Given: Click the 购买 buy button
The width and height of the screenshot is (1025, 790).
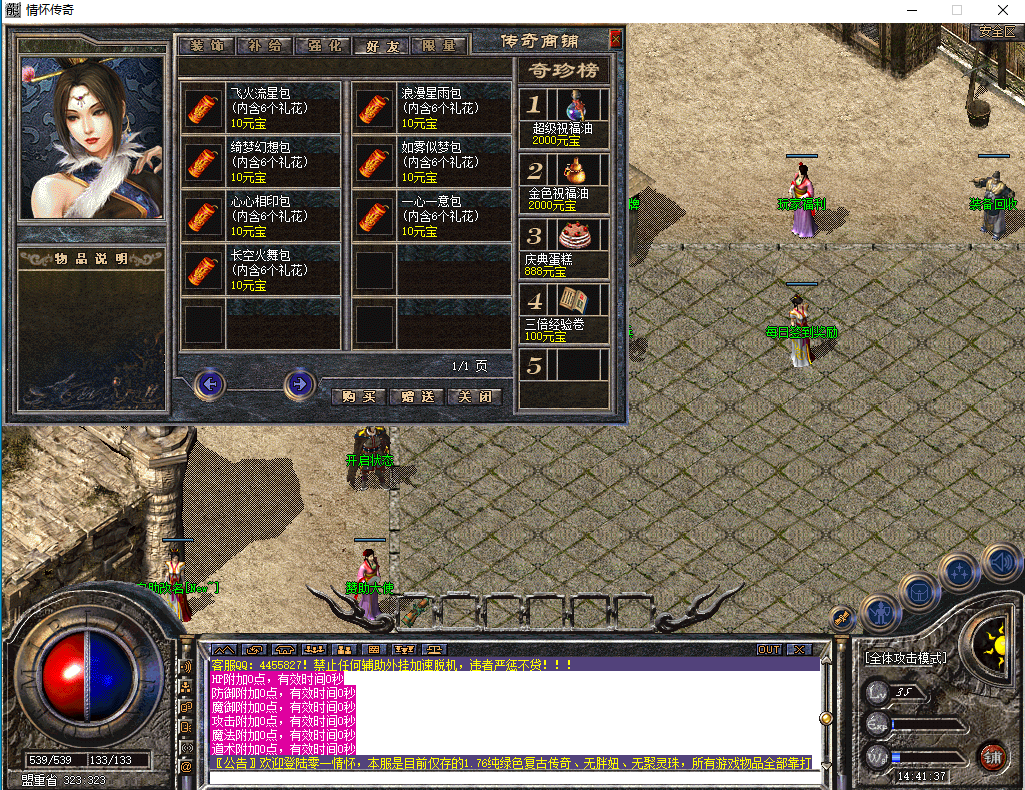Looking at the screenshot, I should (x=358, y=396).
